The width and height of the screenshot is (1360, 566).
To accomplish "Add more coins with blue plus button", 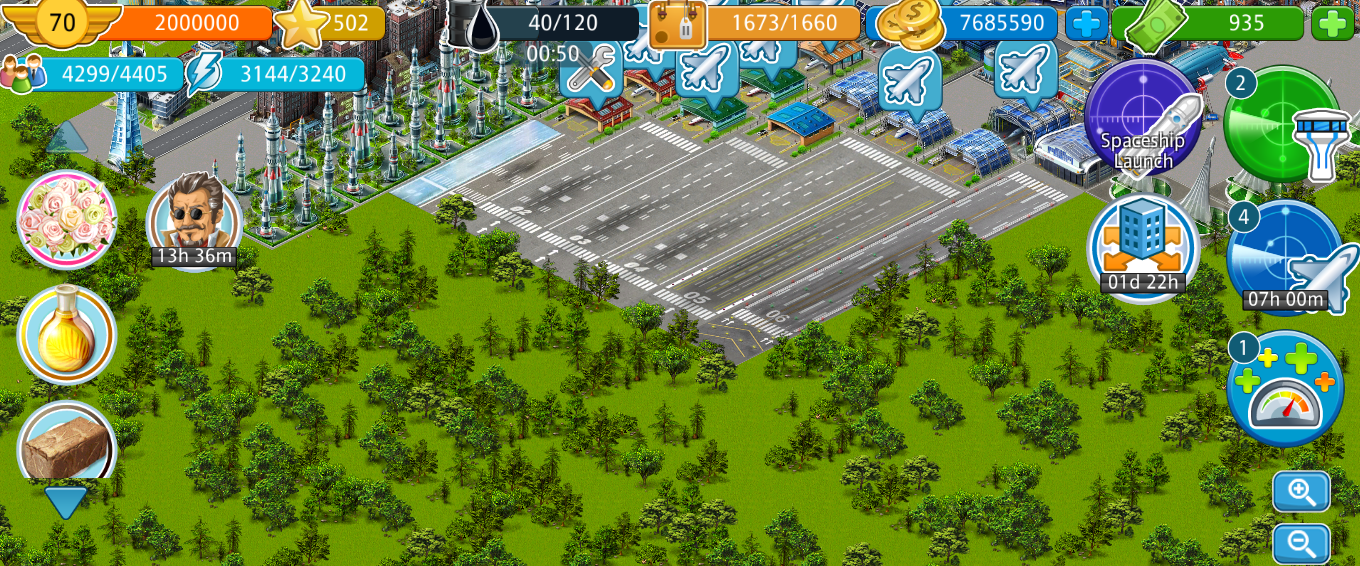I will tap(1086, 23).
